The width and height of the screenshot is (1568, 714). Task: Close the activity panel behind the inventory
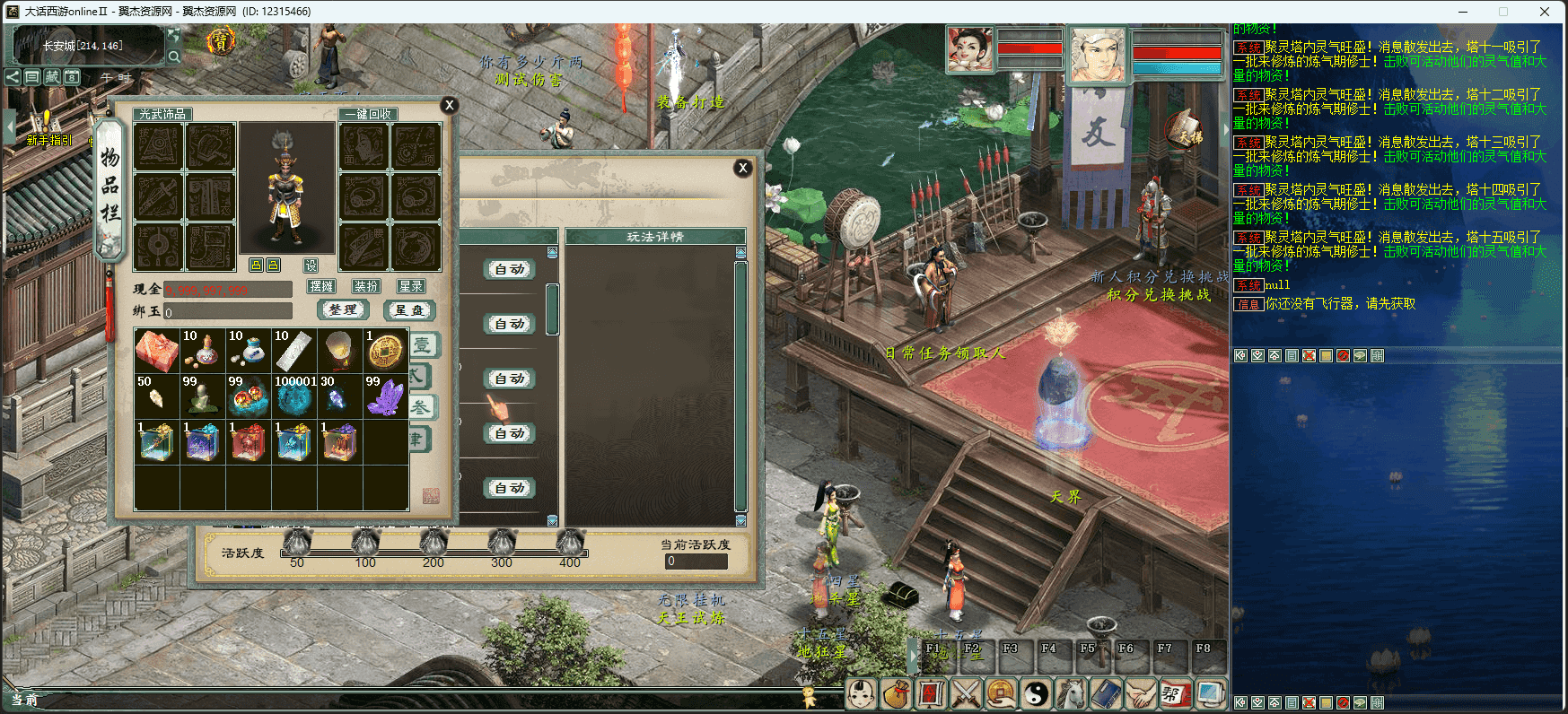pyautogui.click(x=742, y=168)
